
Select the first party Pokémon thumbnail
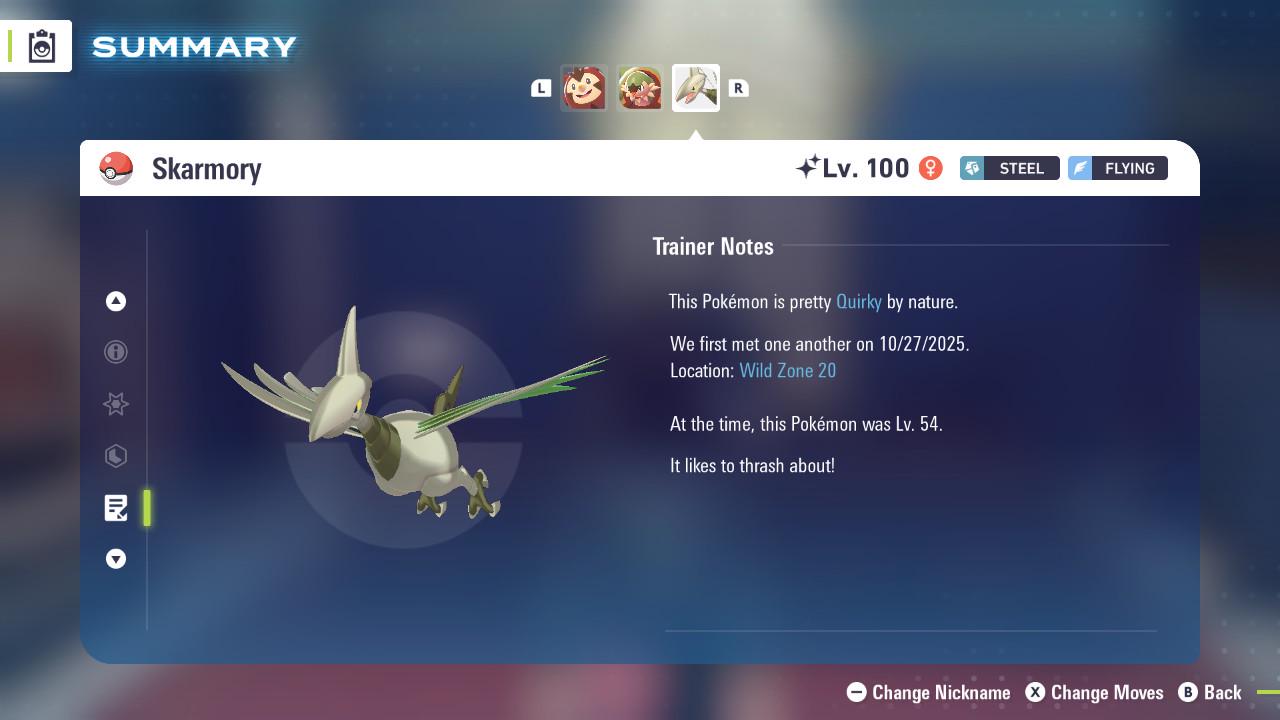click(x=585, y=87)
